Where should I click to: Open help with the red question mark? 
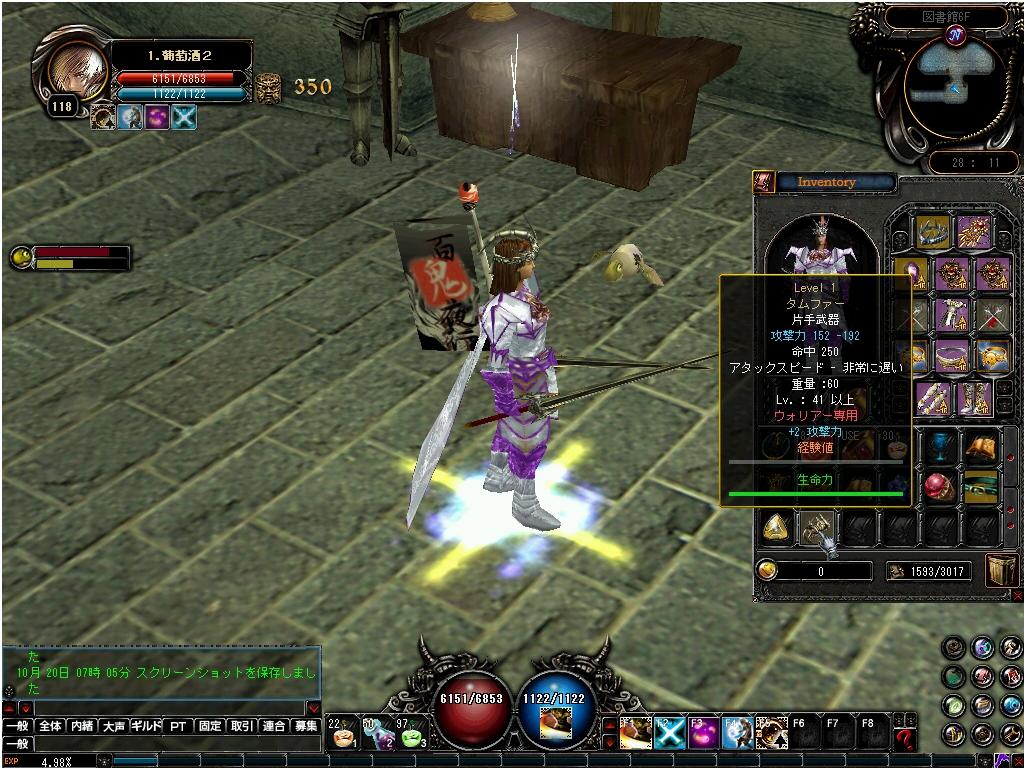pyautogui.click(x=905, y=739)
